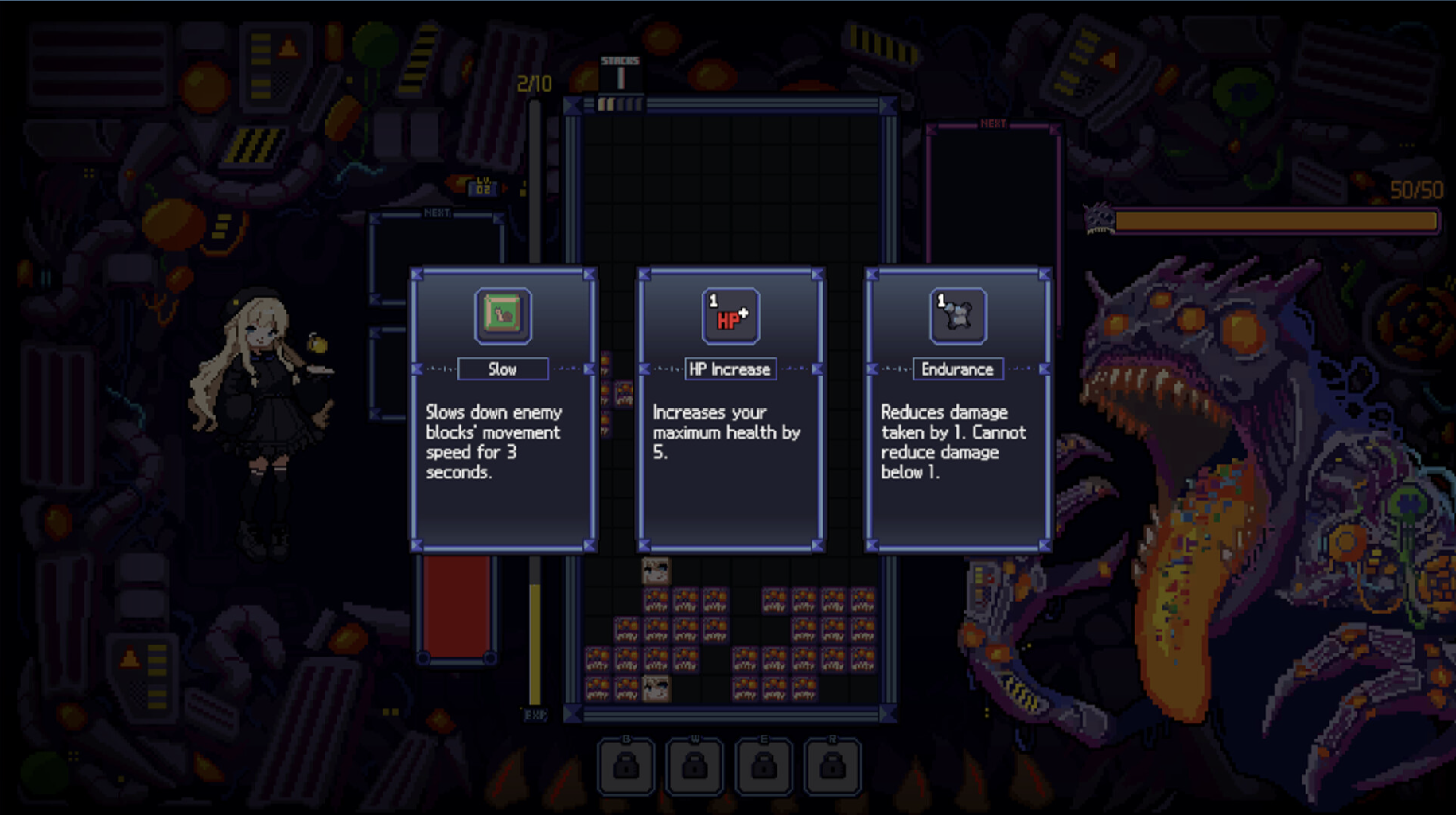
Task: Click the LV. 02 level badge
Action: (x=481, y=184)
